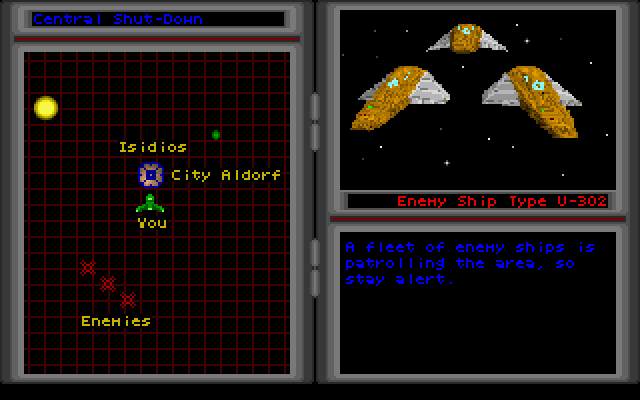Select the yellow sun on the tactical map
Image resolution: width=640 pixels, height=400 pixels.
[x=46, y=107]
